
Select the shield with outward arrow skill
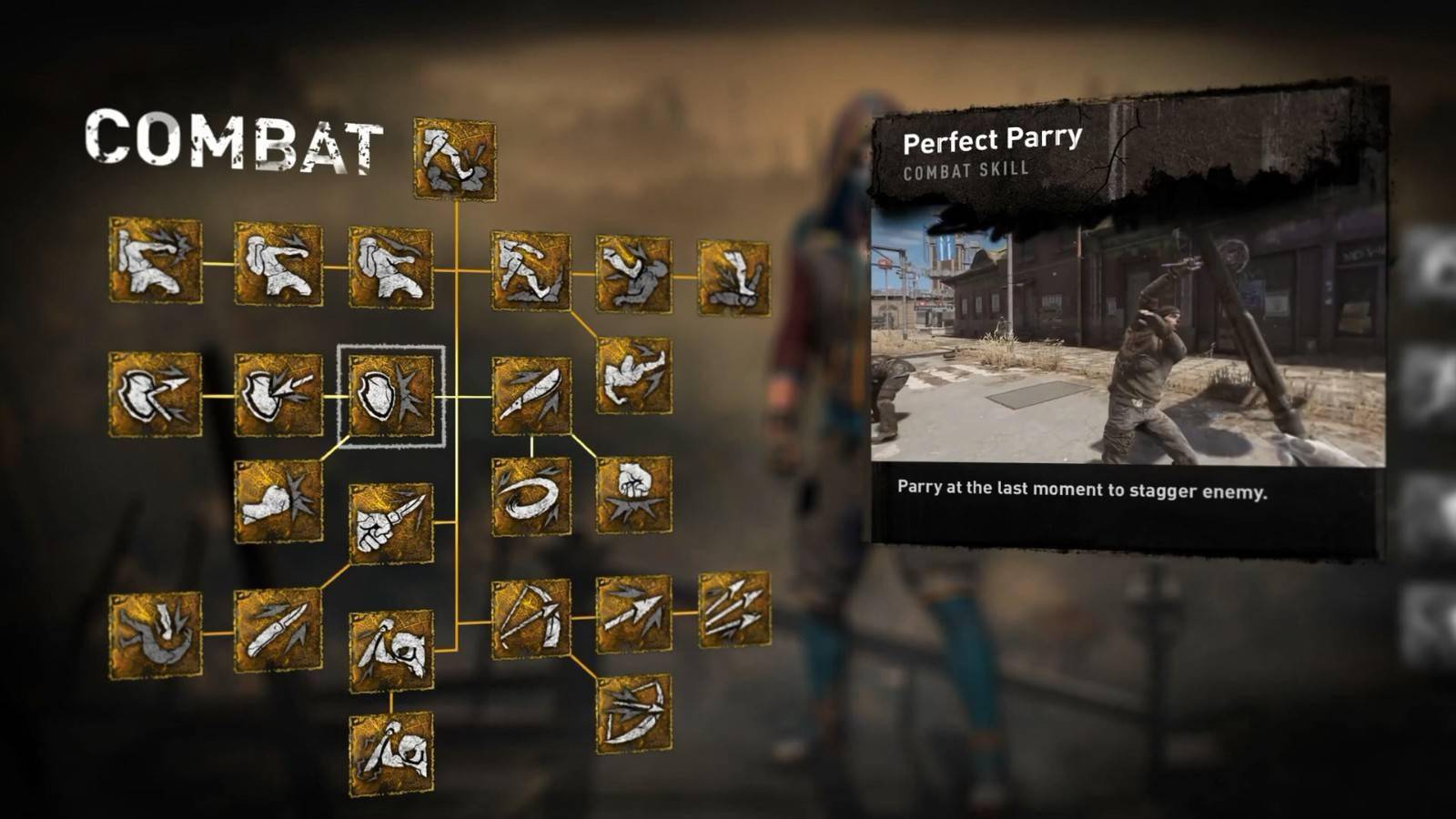click(156, 395)
